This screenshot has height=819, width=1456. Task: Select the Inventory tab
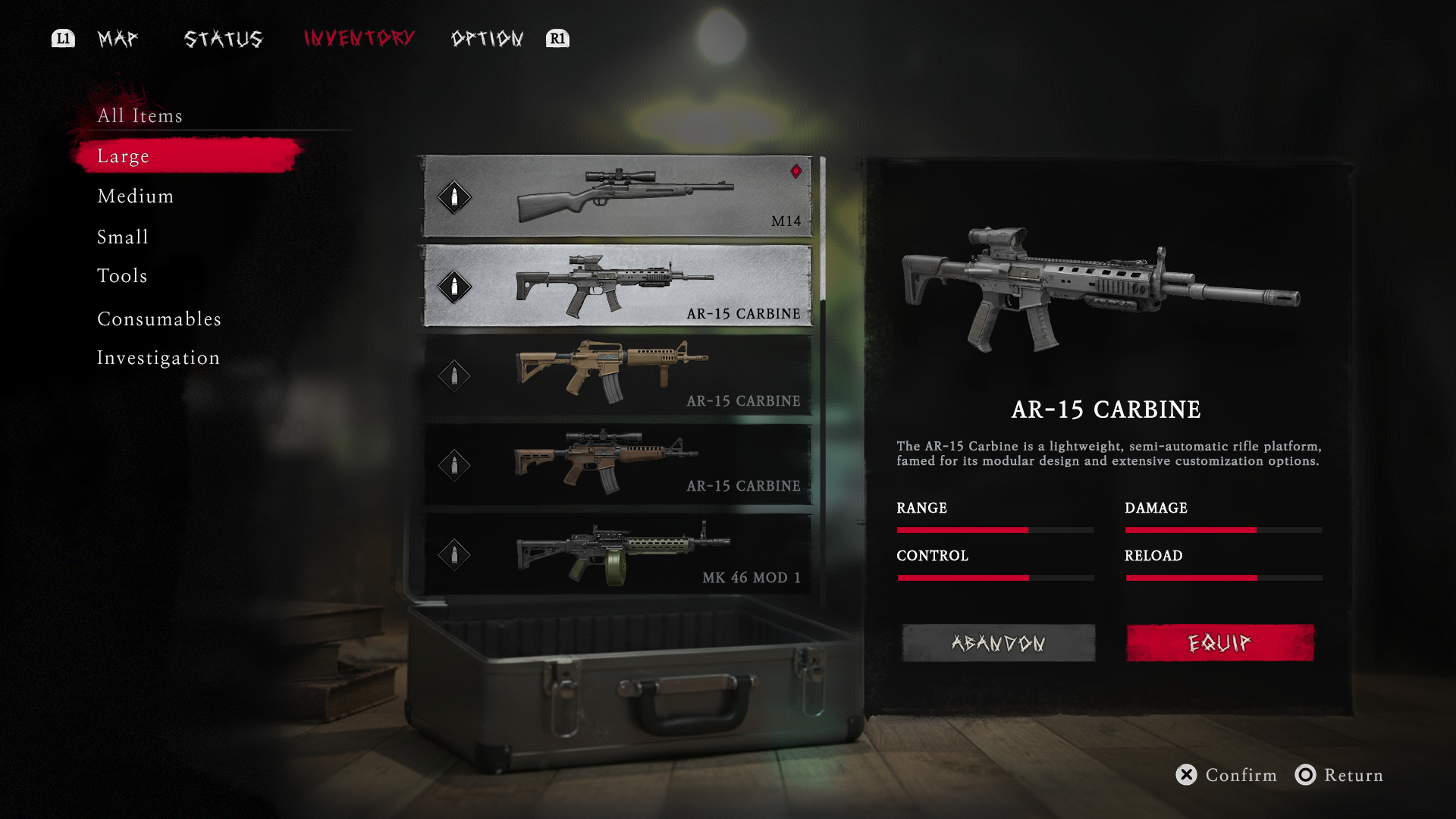click(359, 38)
